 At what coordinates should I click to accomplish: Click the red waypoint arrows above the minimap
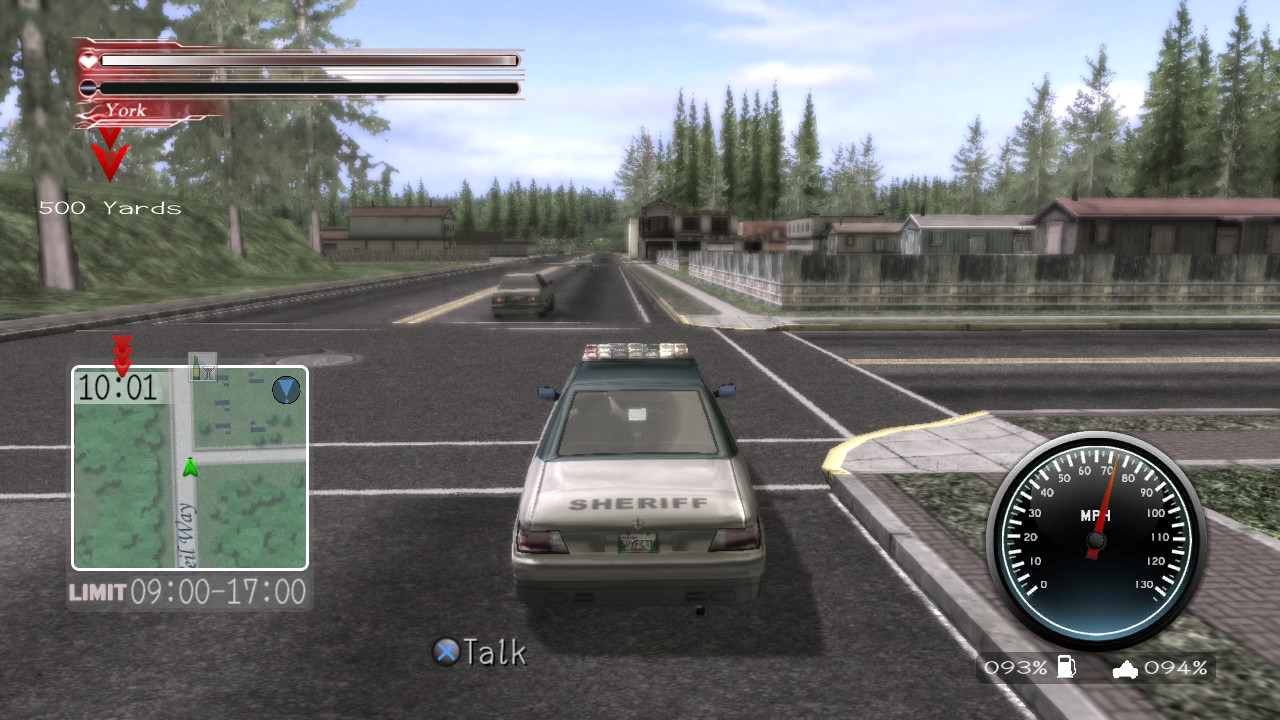coord(121,355)
